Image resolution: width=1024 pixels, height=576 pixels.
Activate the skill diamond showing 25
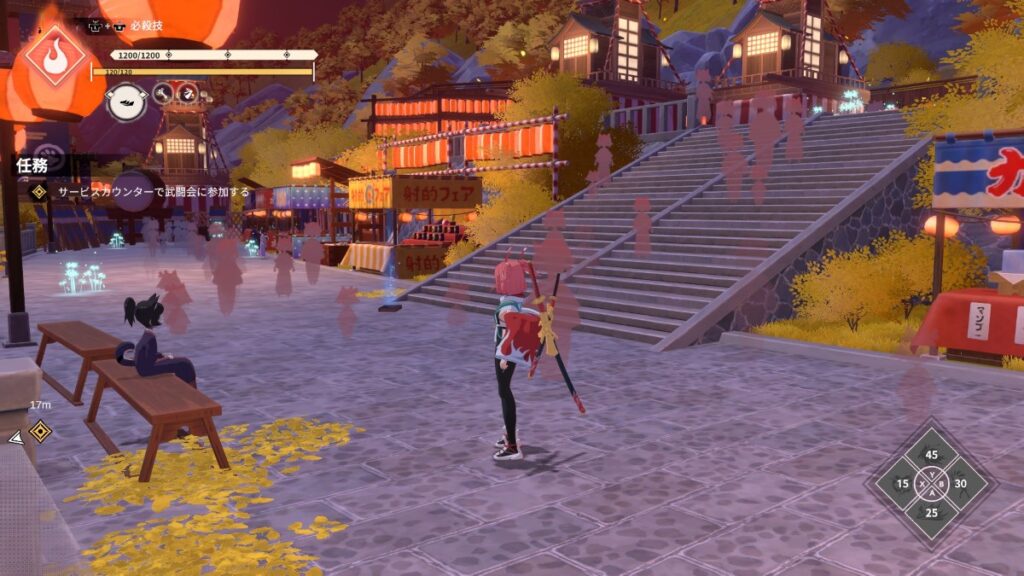pos(932,513)
